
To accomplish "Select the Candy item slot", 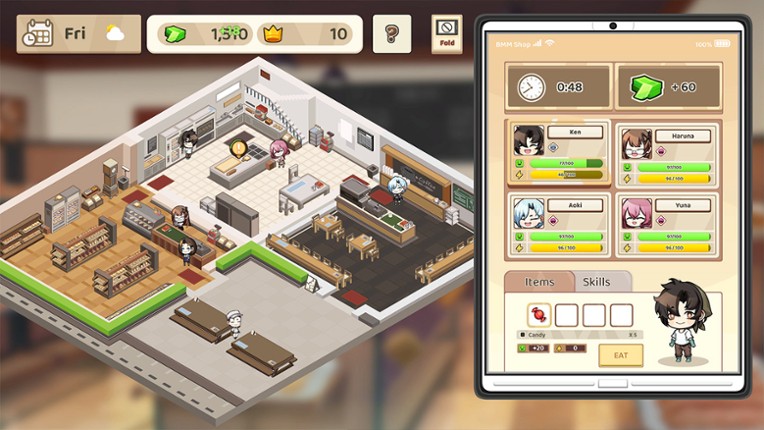I will (539, 315).
